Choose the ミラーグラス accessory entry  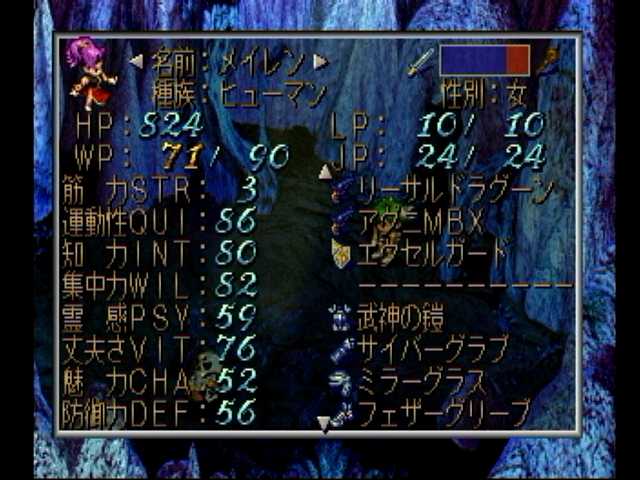(420, 380)
